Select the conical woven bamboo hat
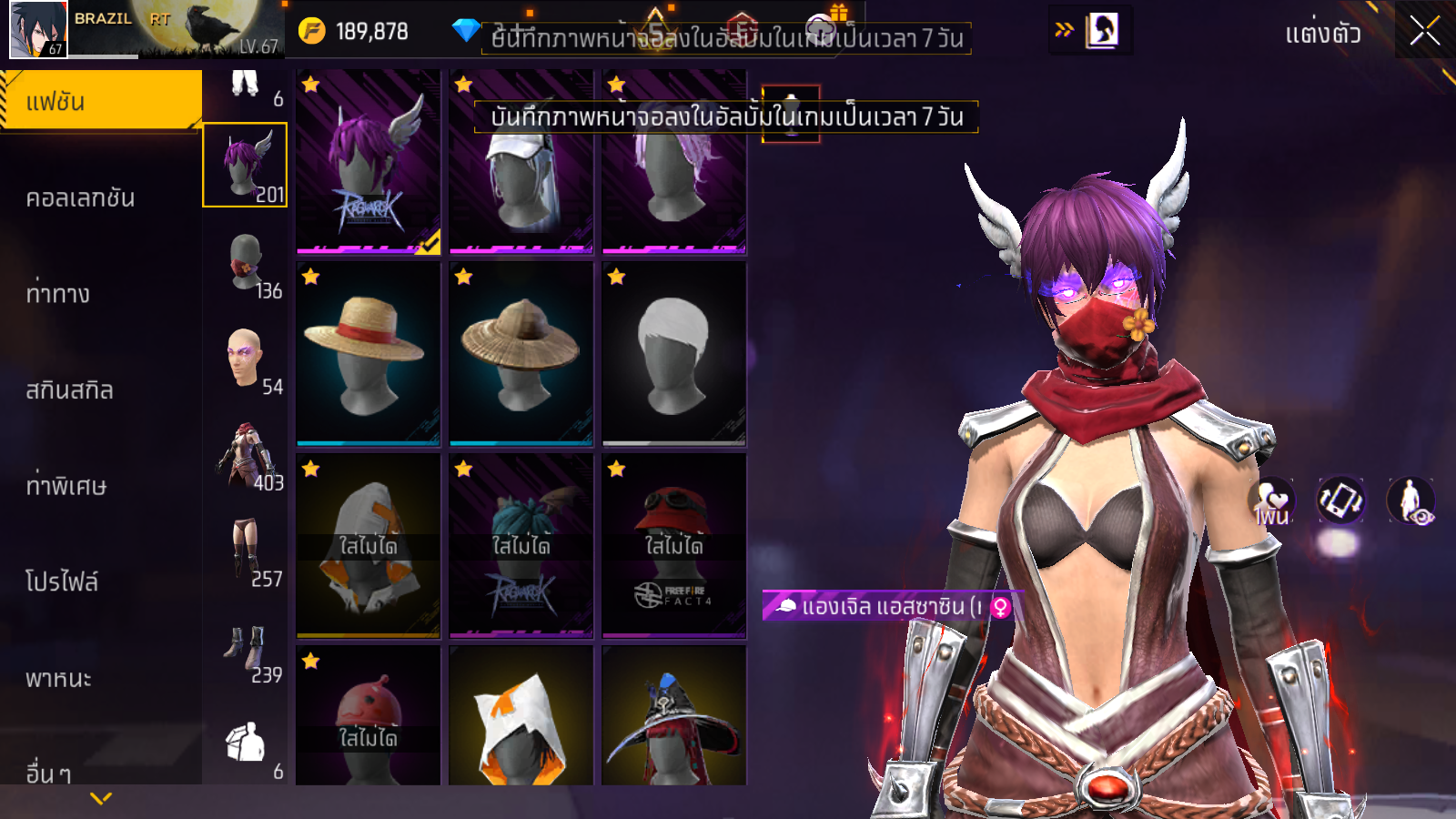The height and width of the screenshot is (819, 1456). tap(521, 354)
